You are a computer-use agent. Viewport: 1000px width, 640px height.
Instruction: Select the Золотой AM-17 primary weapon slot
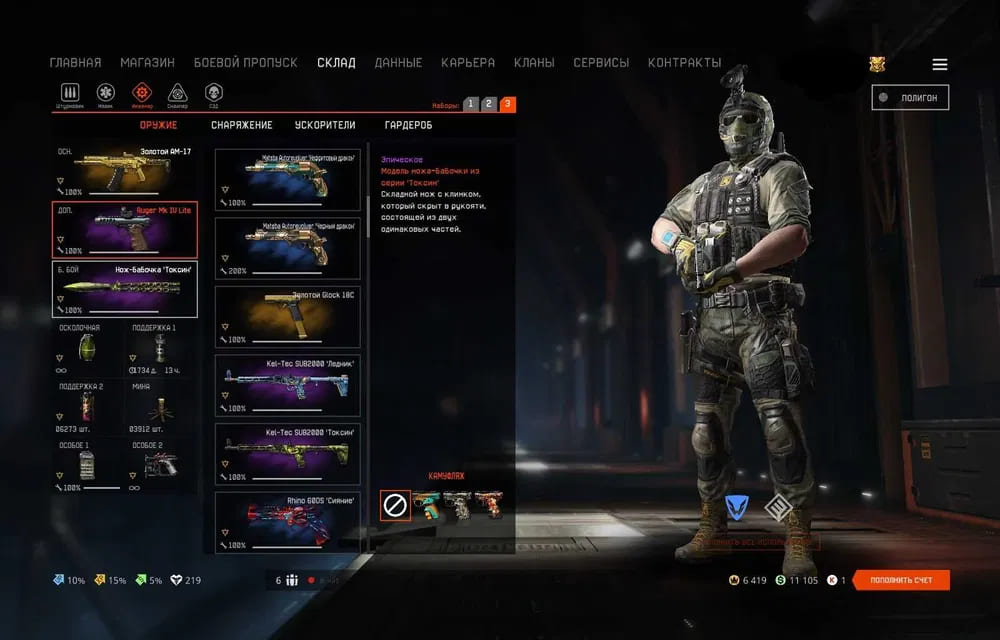click(124, 171)
